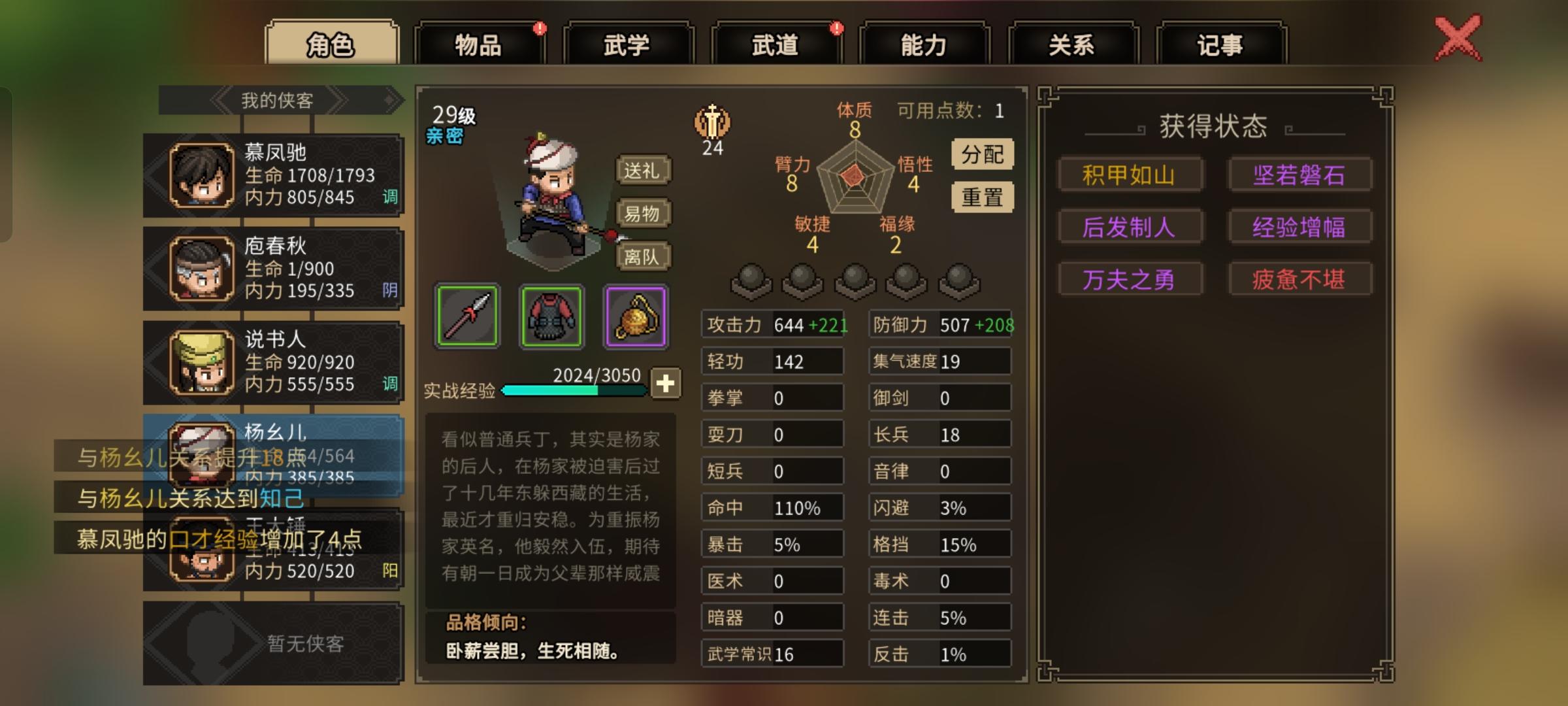Open the equipped armor slot

coord(551,318)
